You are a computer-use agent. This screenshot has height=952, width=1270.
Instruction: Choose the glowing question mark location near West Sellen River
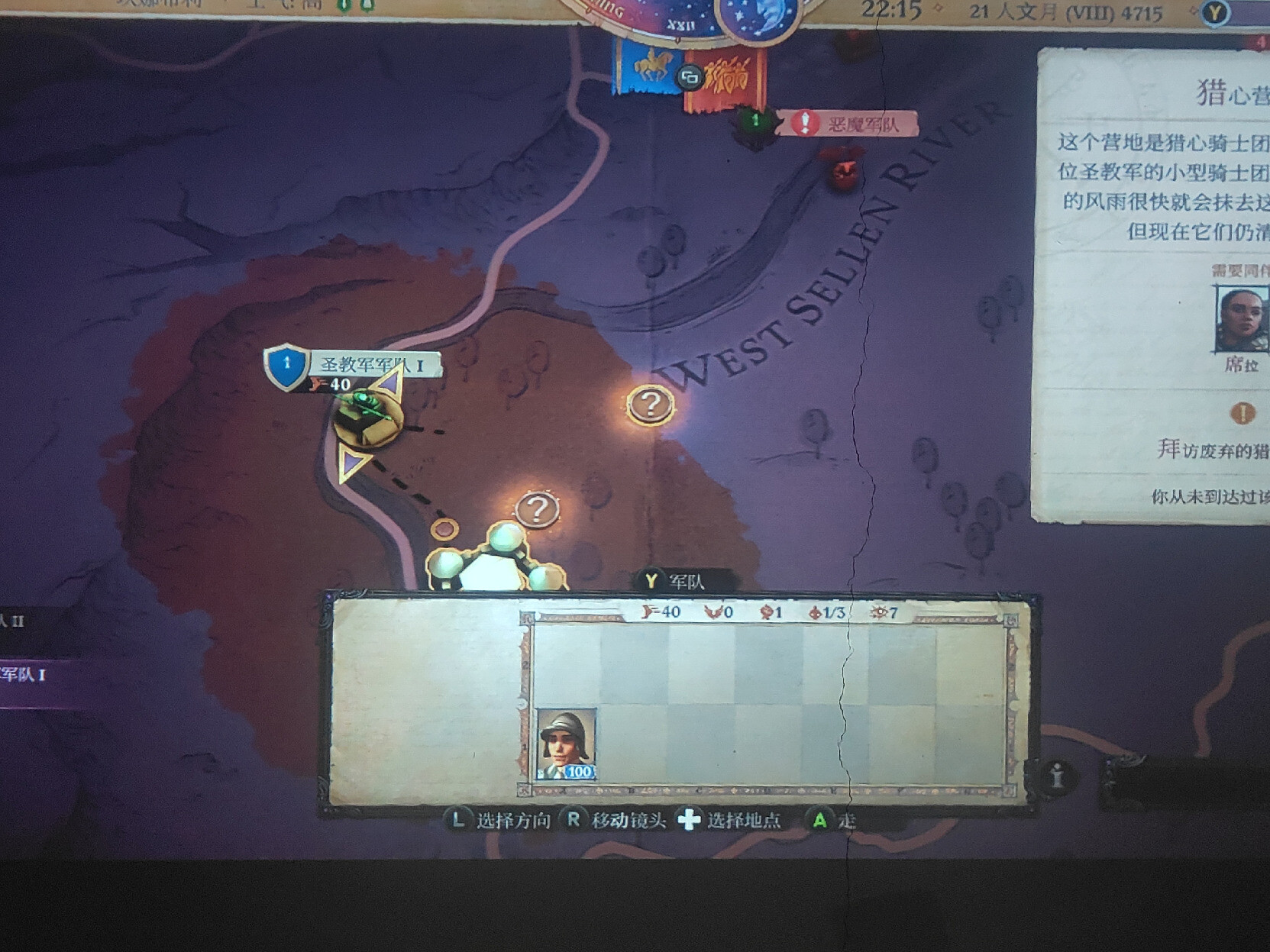tap(650, 405)
